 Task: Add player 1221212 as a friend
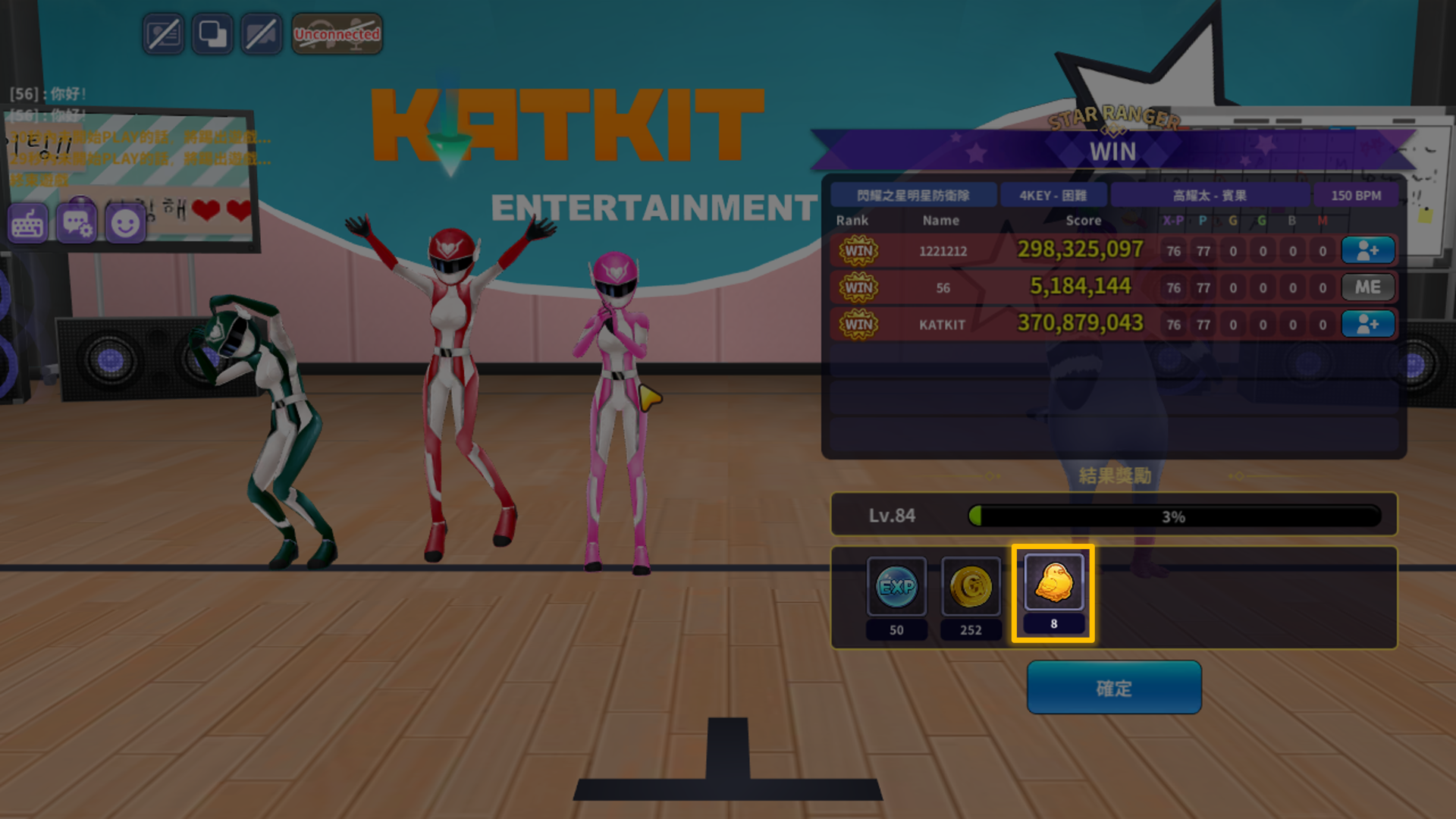click(x=1367, y=250)
